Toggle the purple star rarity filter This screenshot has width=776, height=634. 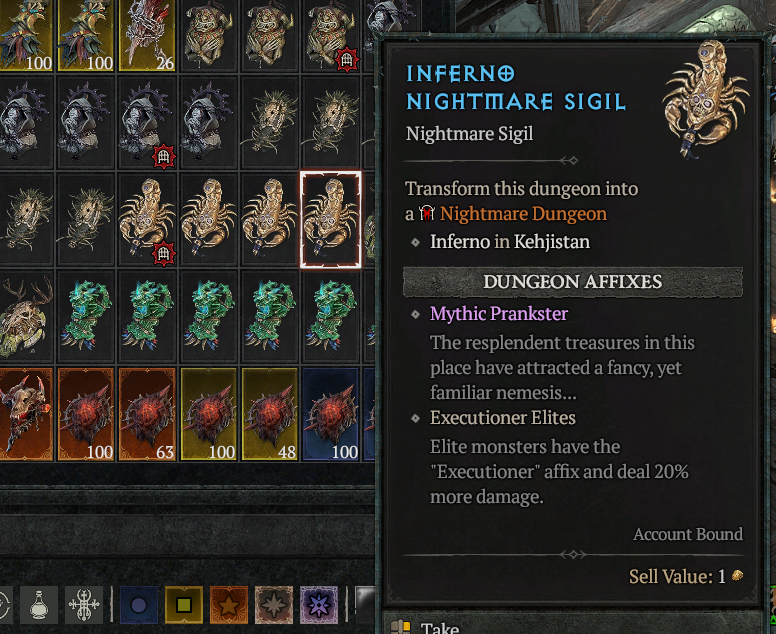(318, 605)
